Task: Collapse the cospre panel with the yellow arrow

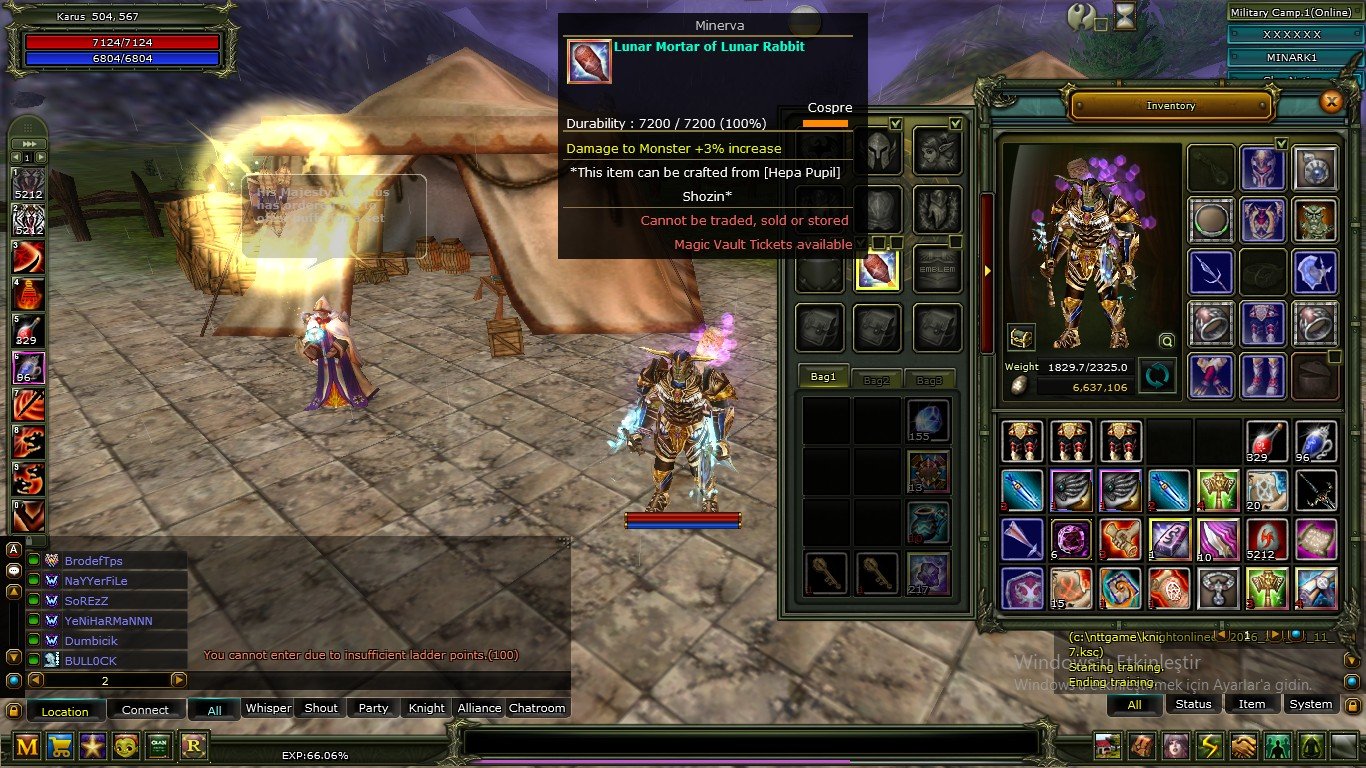Action: coord(987,270)
